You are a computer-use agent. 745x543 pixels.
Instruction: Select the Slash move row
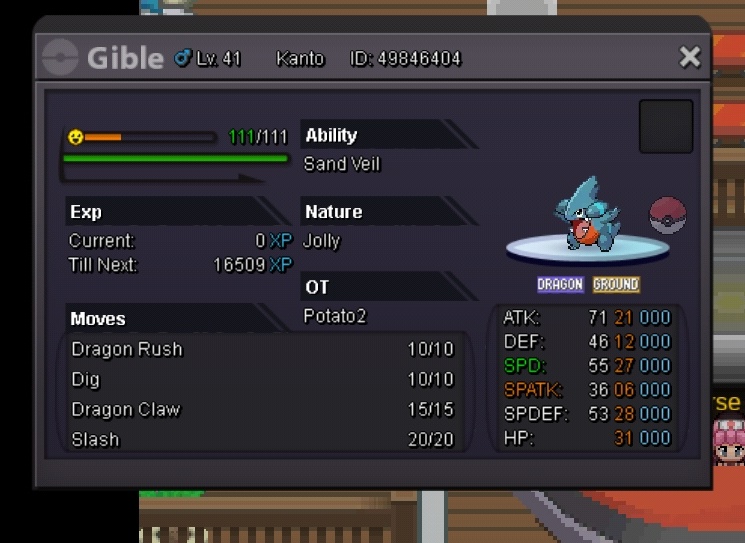[x=262, y=439]
